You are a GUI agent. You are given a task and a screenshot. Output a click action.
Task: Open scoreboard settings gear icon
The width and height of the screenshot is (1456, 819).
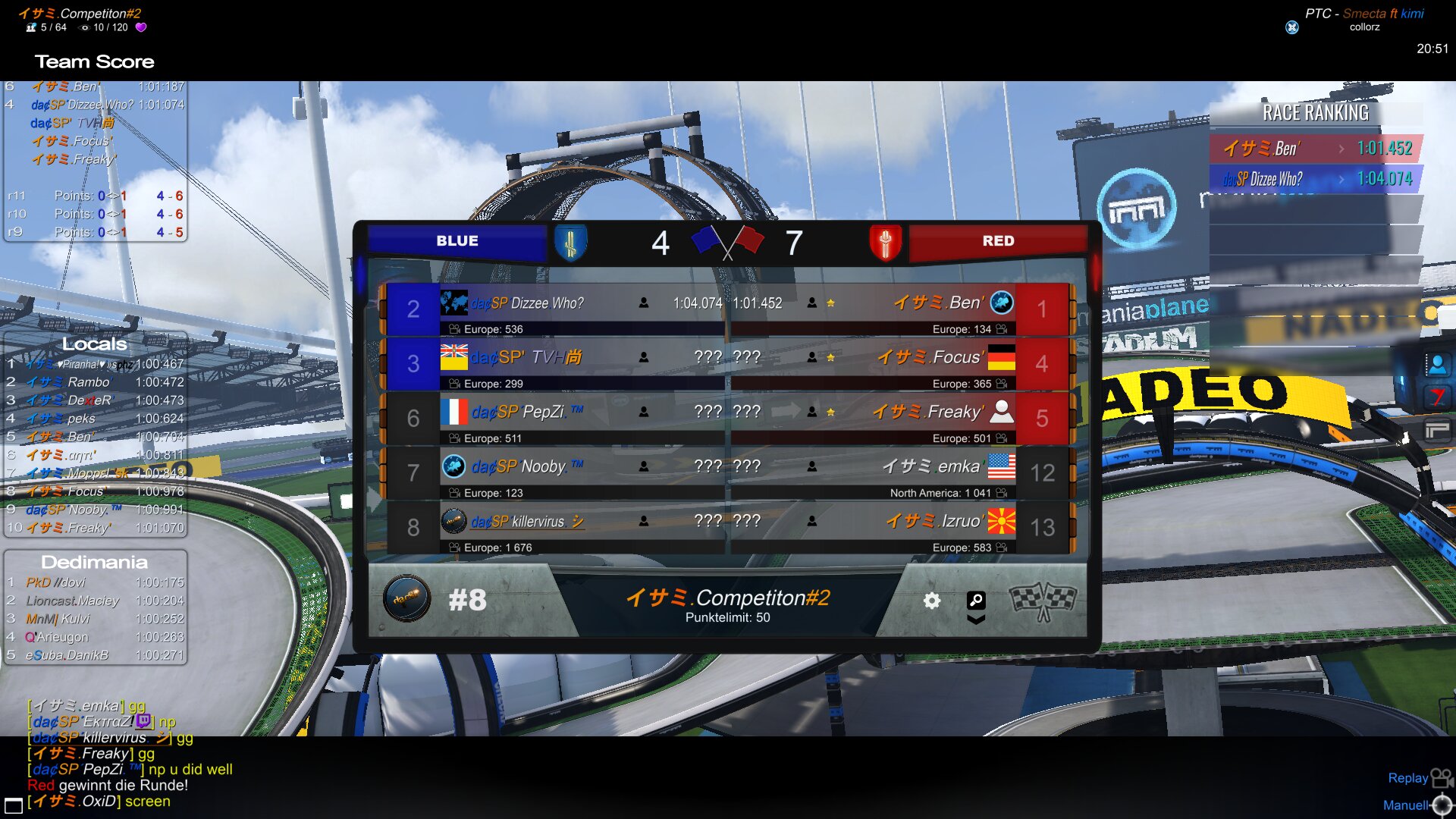click(932, 601)
